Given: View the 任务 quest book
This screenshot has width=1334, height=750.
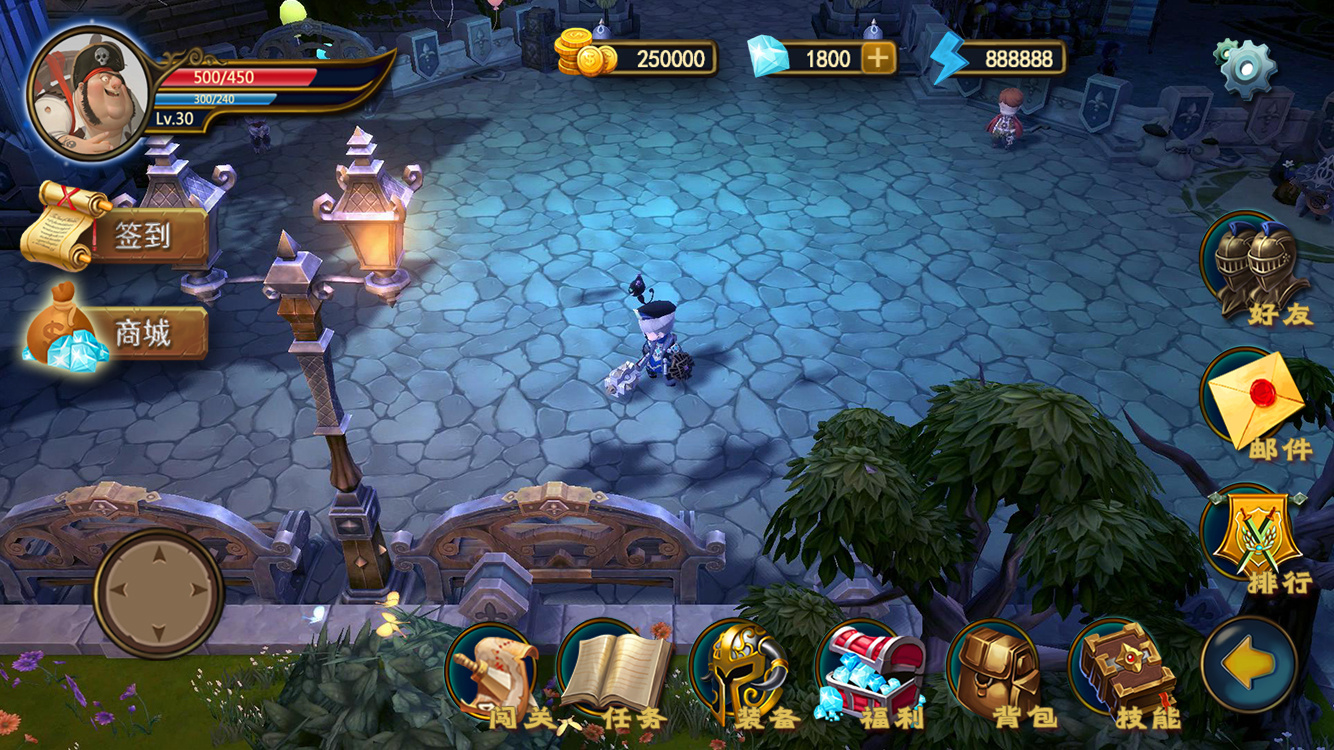Looking at the screenshot, I should [x=613, y=672].
